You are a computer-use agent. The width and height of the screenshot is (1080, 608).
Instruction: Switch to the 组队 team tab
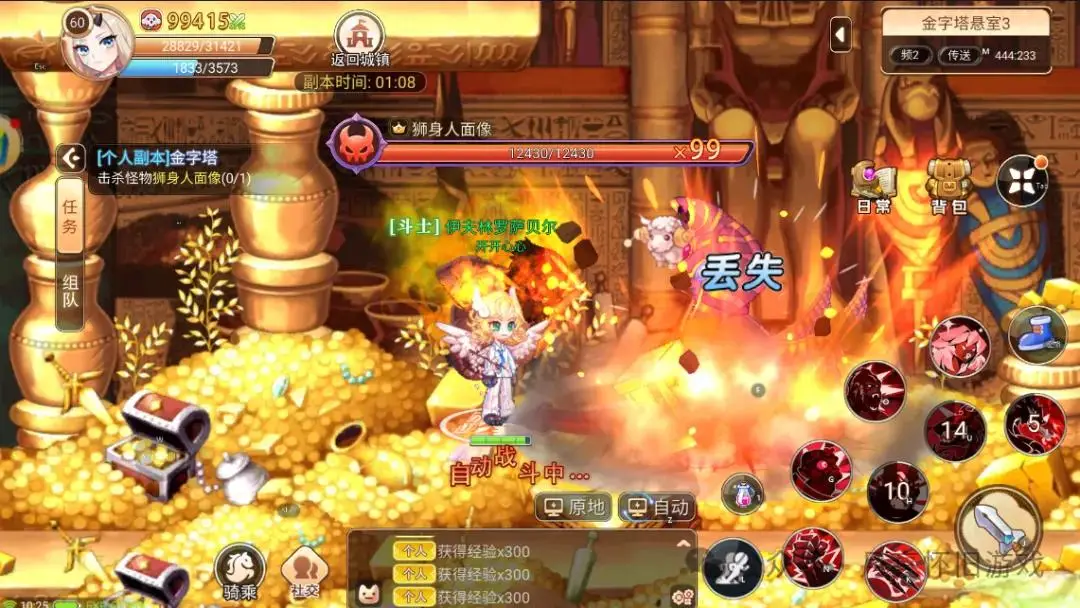pyautogui.click(x=70, y=292)
